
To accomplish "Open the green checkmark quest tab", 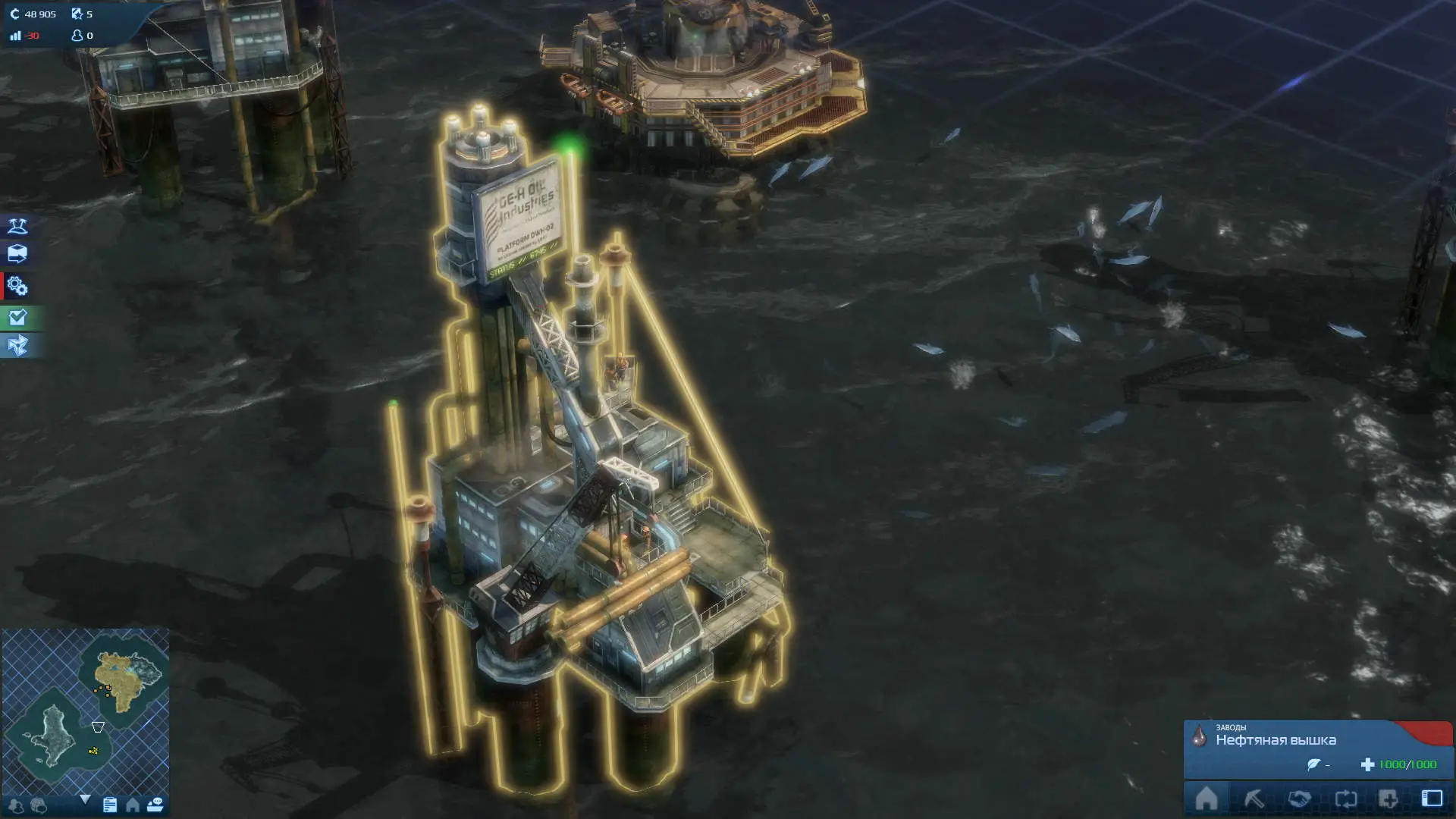I will [17, 318].
